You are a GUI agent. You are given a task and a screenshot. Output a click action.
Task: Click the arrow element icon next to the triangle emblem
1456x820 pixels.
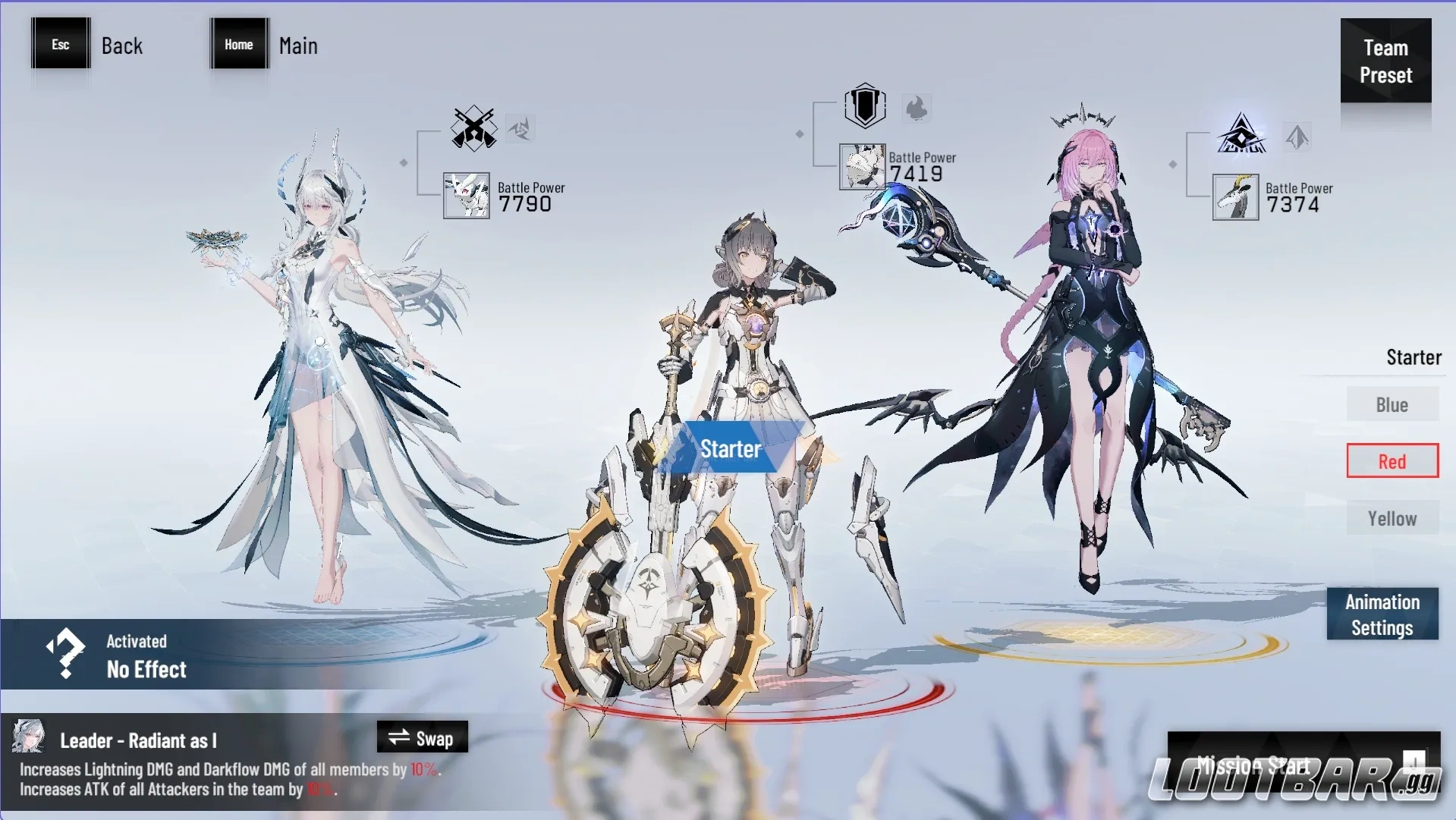[1297, 137]
